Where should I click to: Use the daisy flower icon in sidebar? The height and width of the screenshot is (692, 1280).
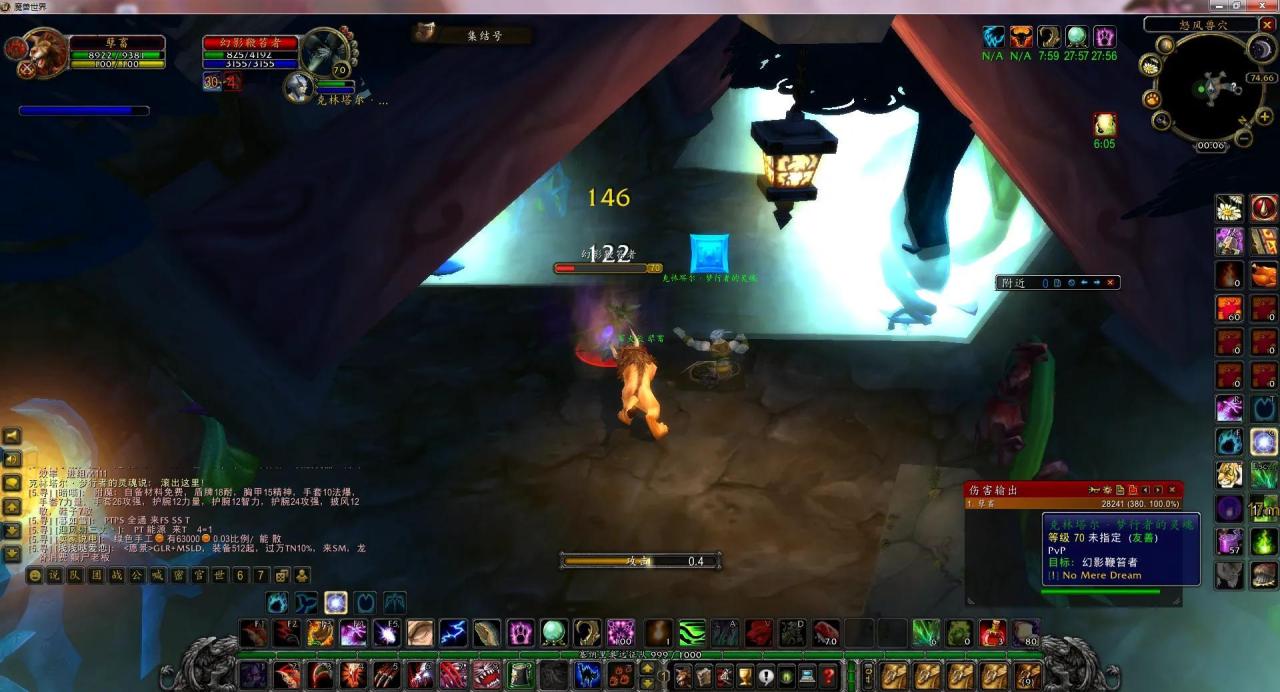[x=1229, y=209]
